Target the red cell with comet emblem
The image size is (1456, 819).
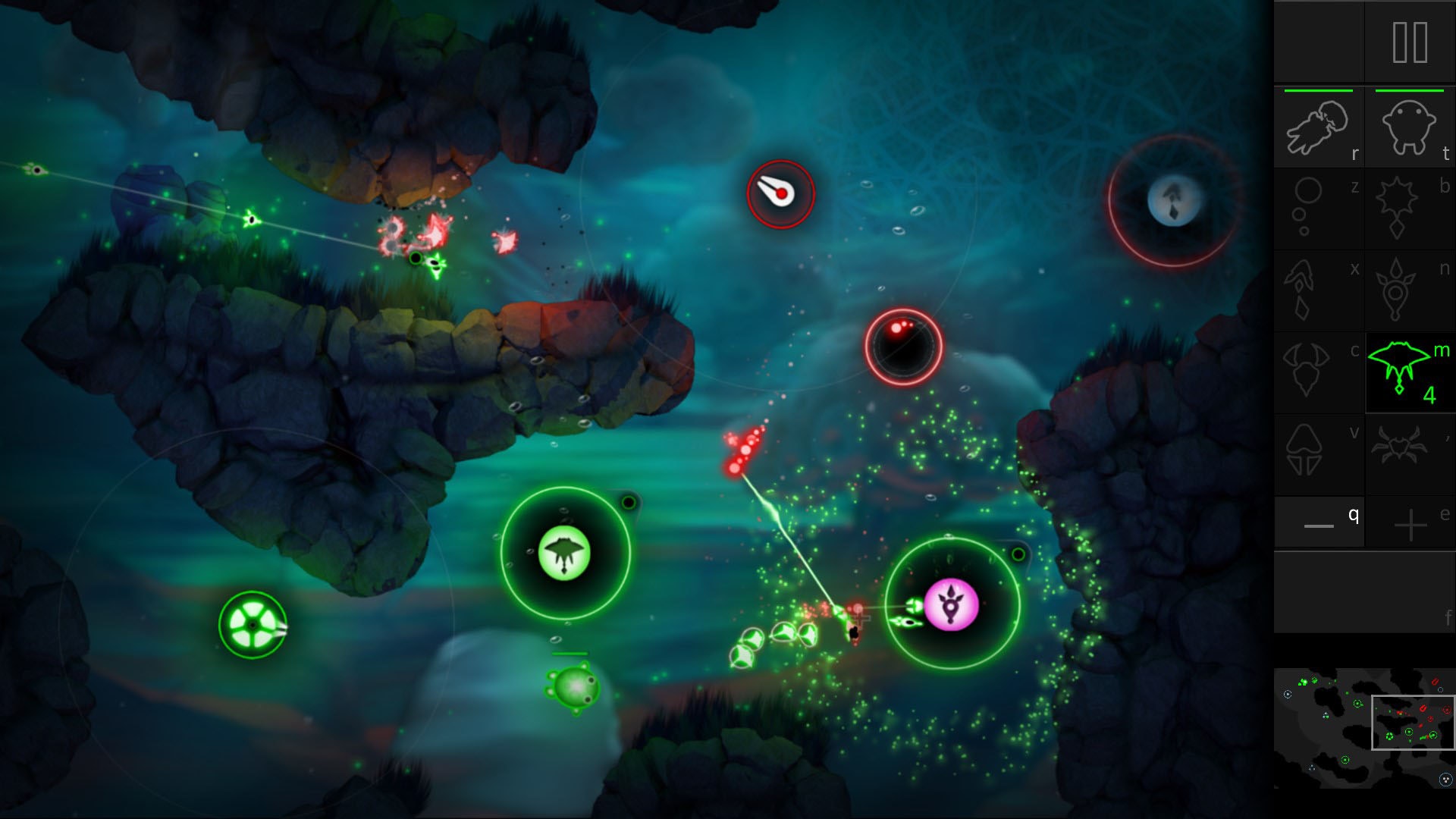tap(780, 194)
